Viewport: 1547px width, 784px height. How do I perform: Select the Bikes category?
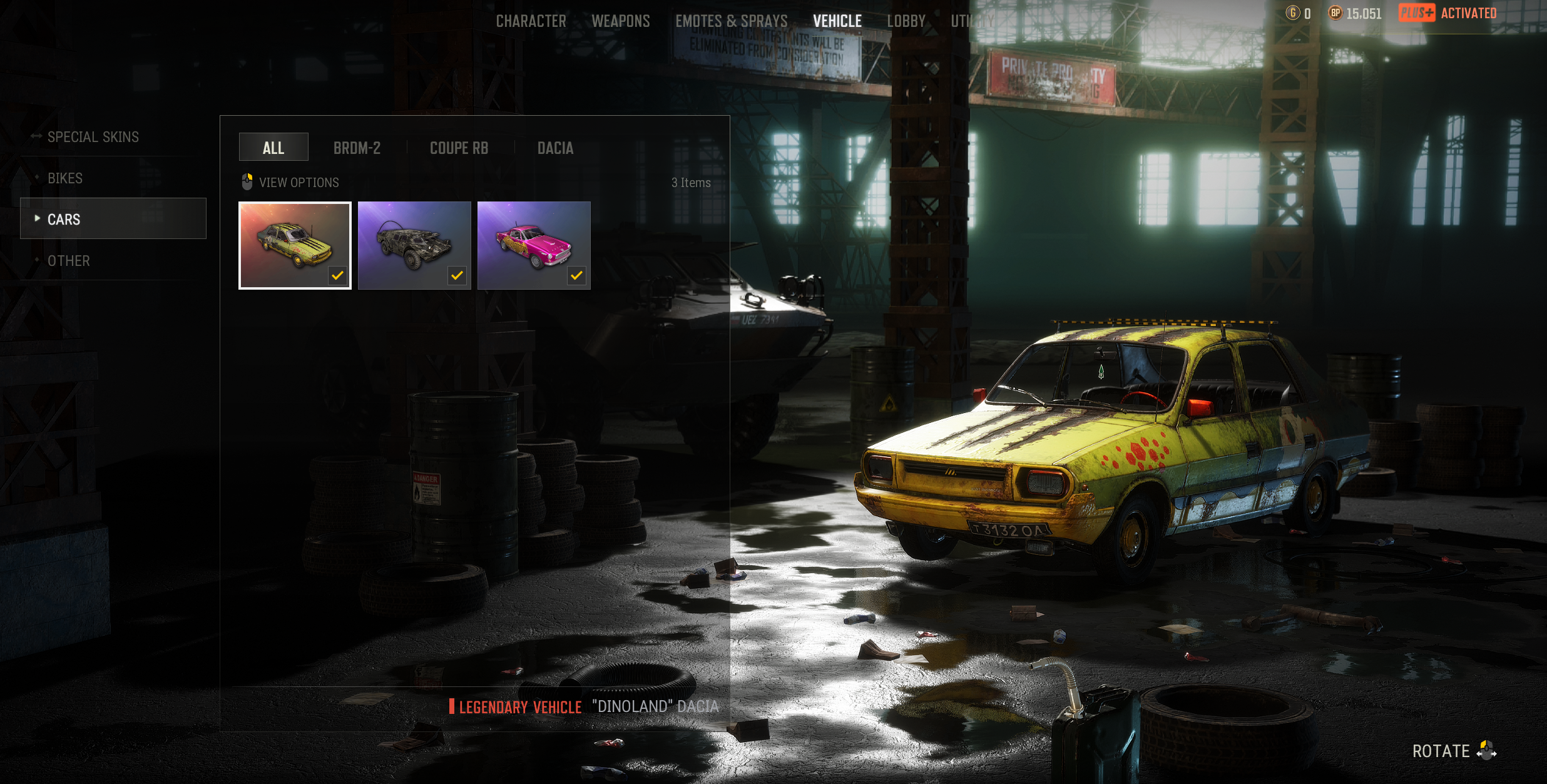tap(65, 178)
